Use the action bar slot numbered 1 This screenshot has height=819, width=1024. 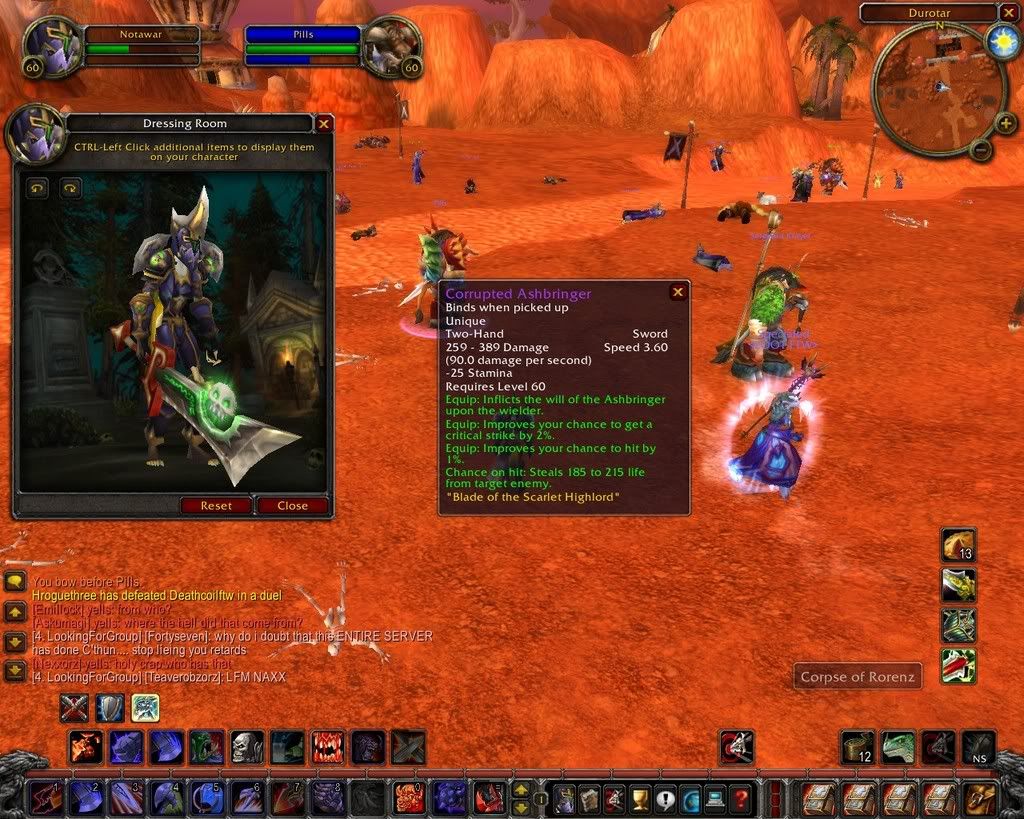click(44, 799)
